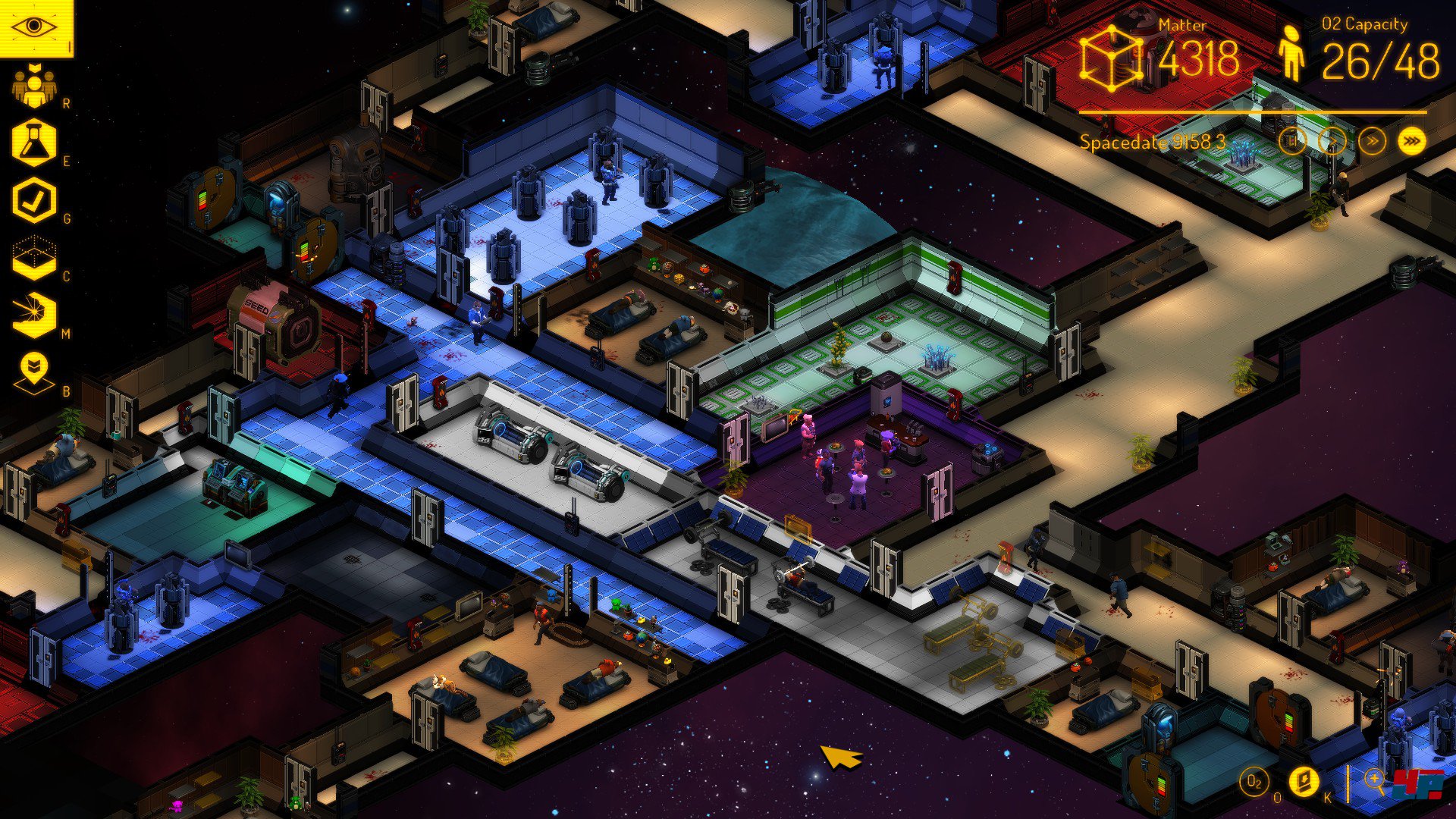
Task: Open the construct cube menu
Action: coord(34,259)
